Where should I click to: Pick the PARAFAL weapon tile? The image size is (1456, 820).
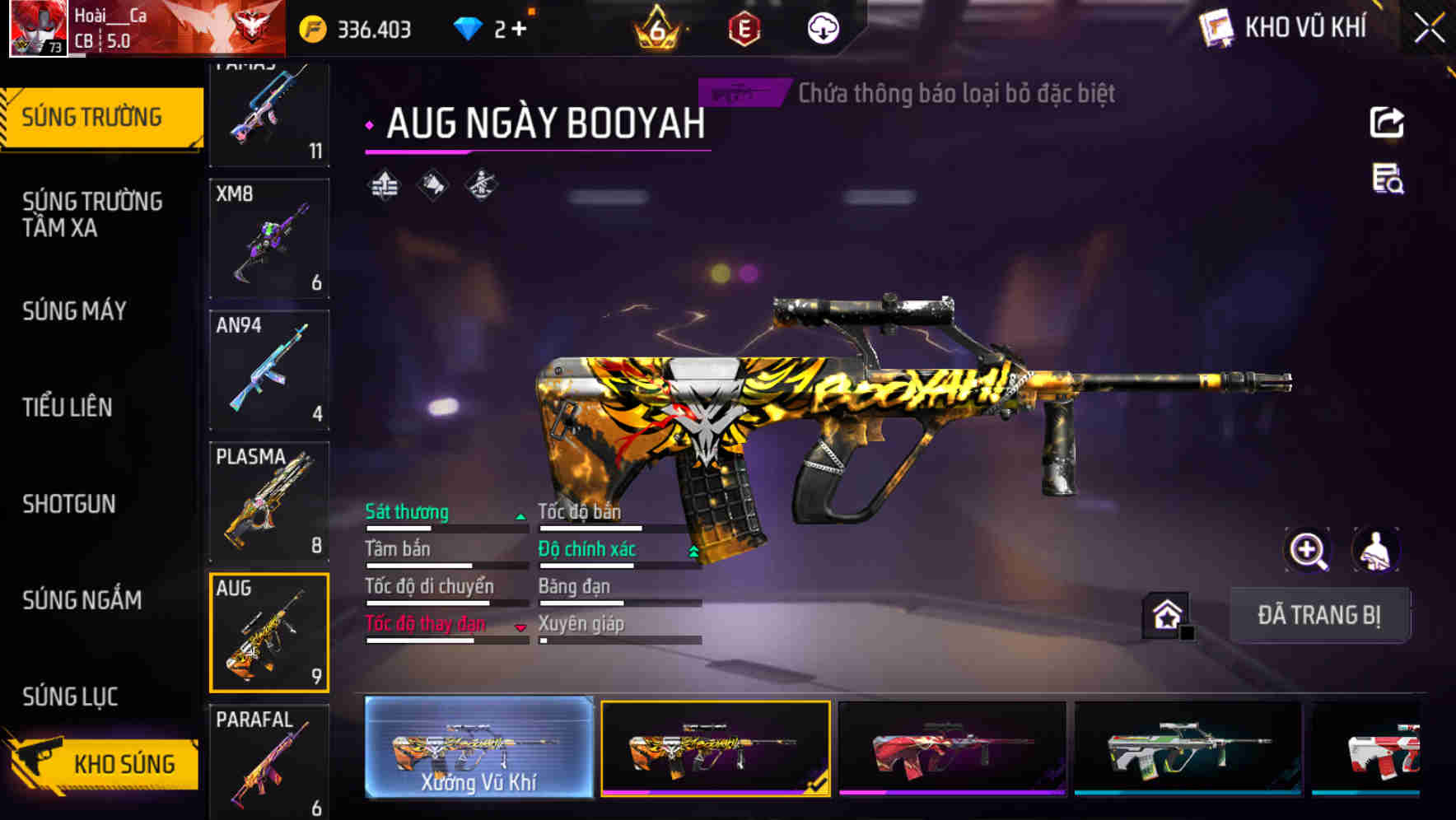click(x=269, y=762)
